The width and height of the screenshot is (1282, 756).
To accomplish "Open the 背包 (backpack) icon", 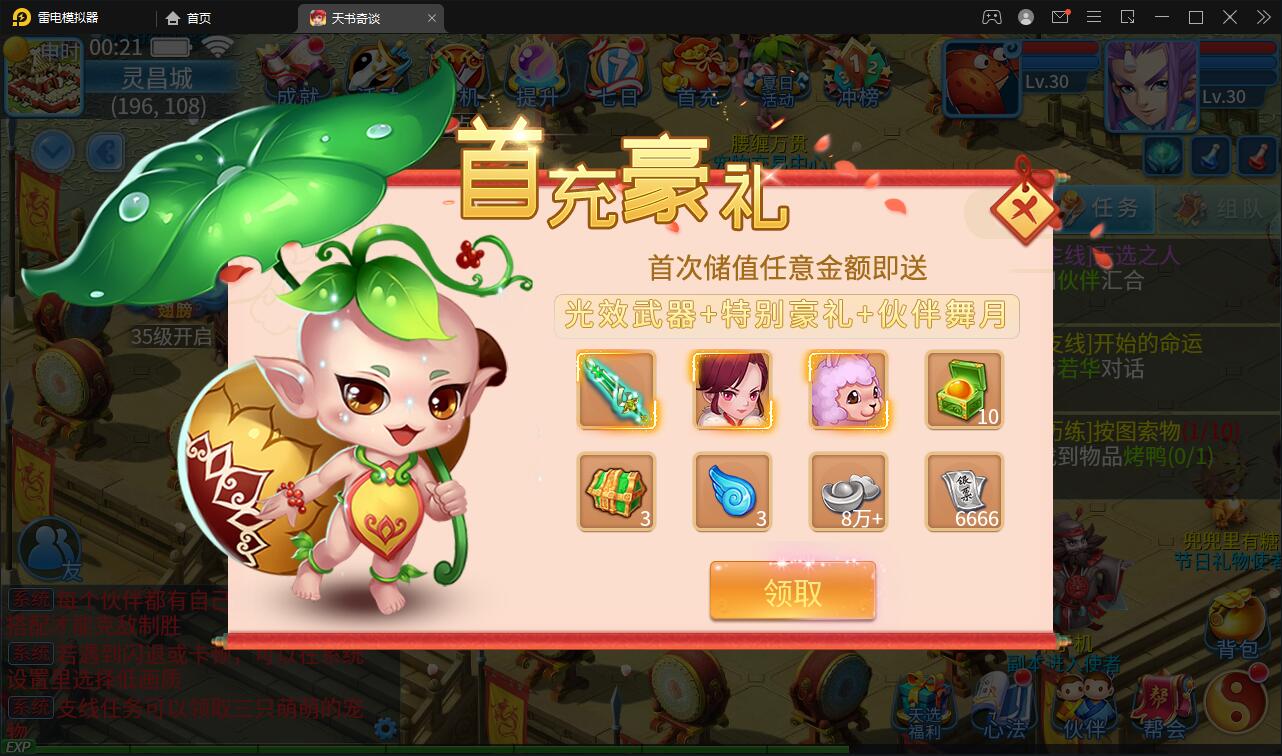I will [x=1236, y=625].
